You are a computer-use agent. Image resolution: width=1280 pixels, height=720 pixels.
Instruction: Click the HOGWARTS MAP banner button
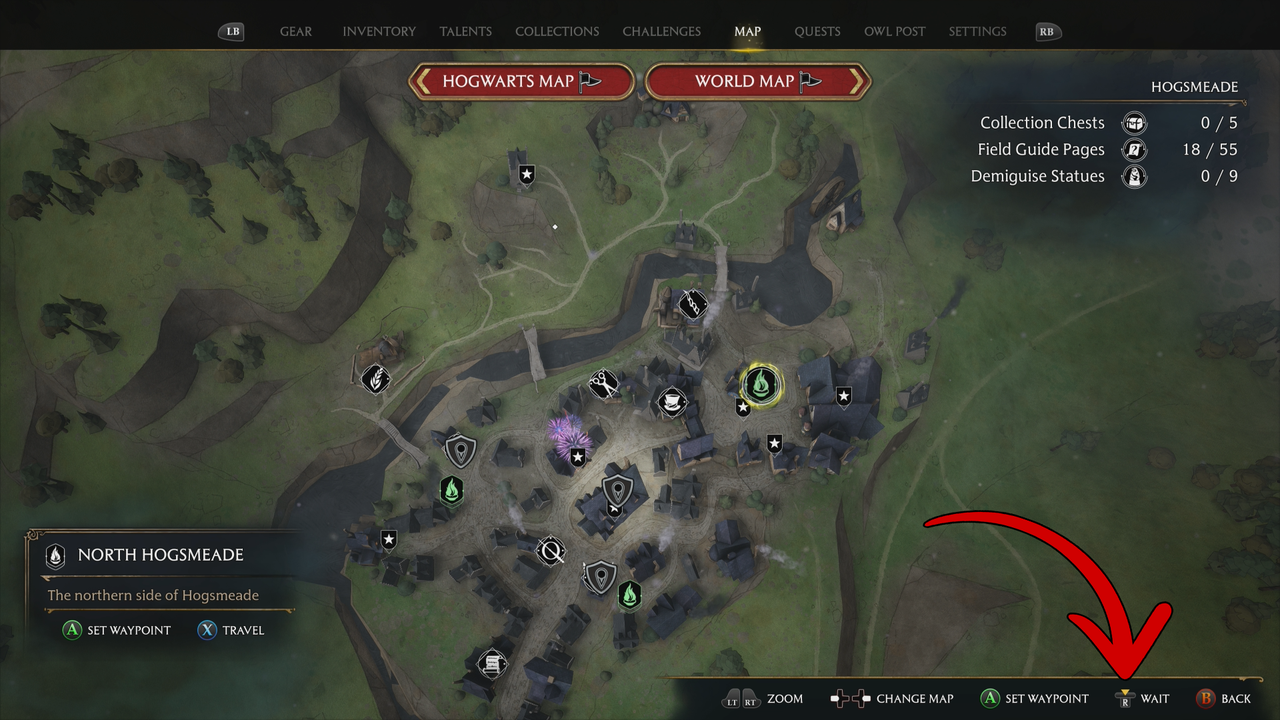click(x=520, y=81)
